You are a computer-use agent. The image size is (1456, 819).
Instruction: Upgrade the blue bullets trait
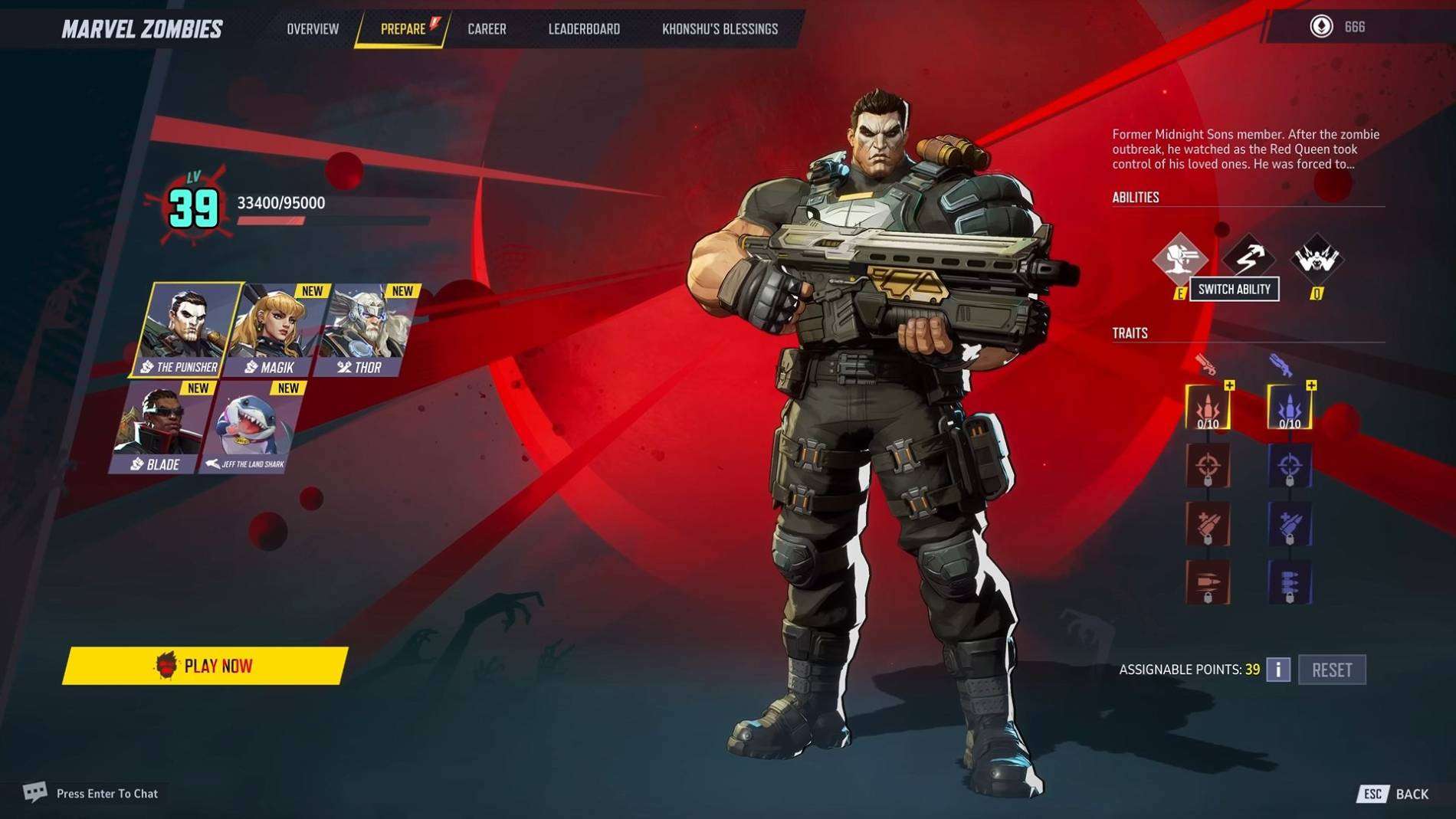pyautogui.click(x=1290, y=407)
